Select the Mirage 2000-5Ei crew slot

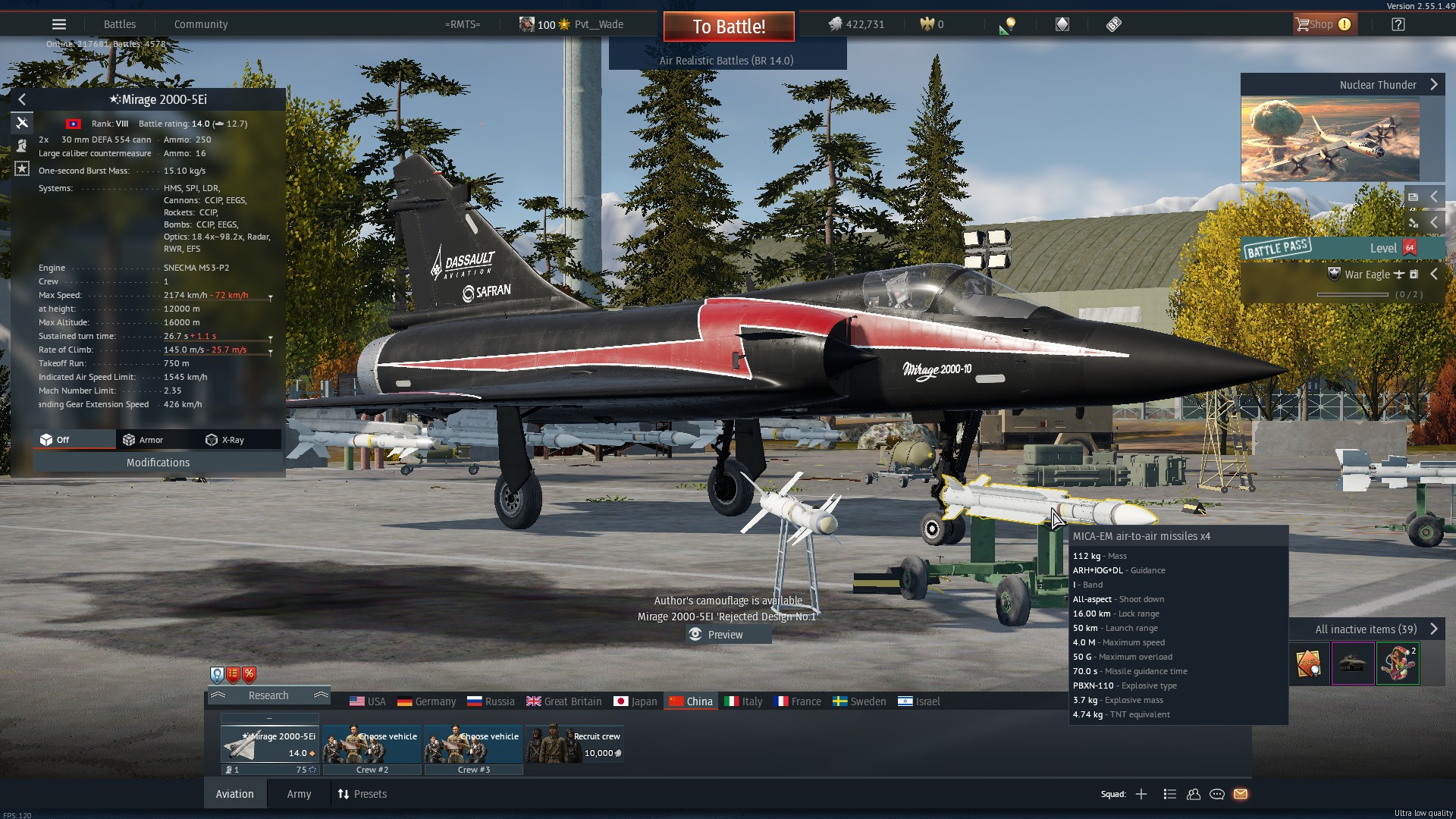point(270,743)
